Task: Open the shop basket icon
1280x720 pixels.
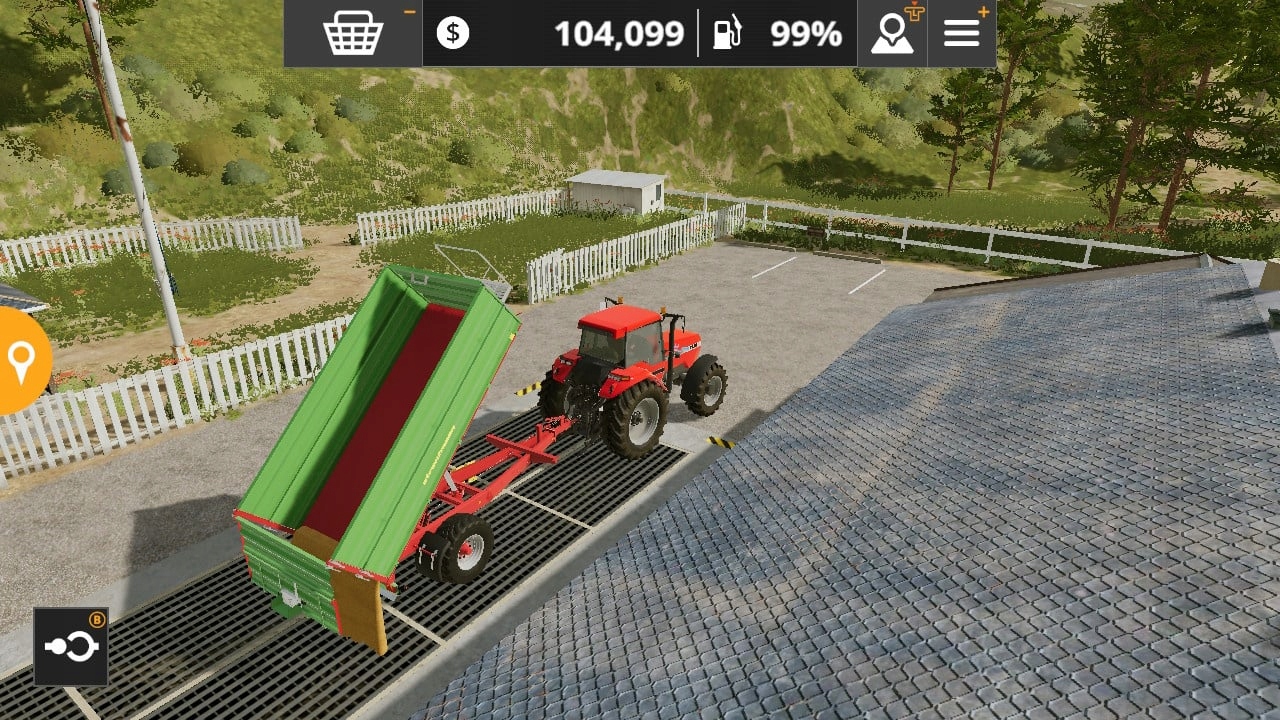Action: tap(353, 33)
